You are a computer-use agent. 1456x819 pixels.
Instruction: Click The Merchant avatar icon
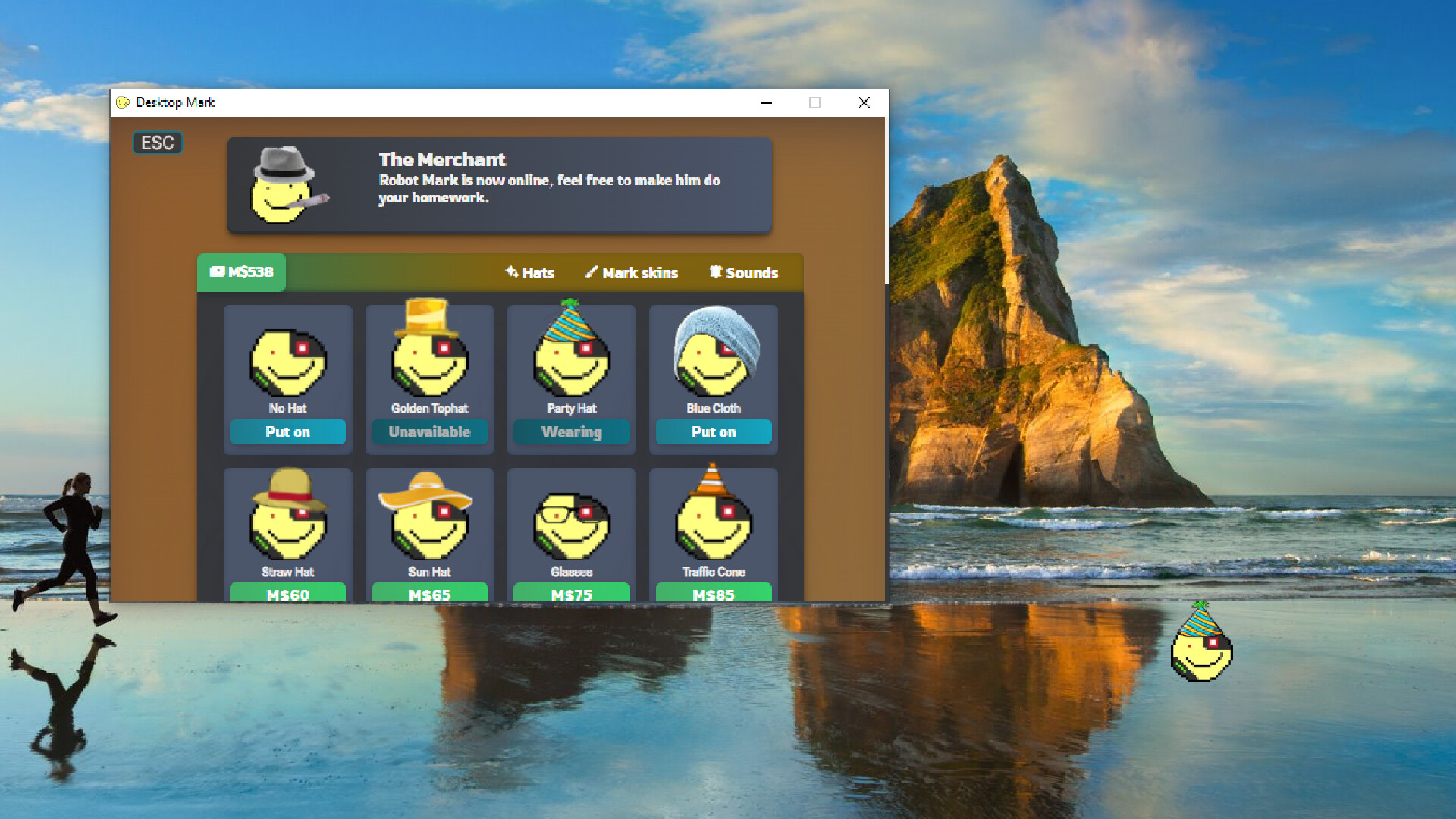click(284, 184)
